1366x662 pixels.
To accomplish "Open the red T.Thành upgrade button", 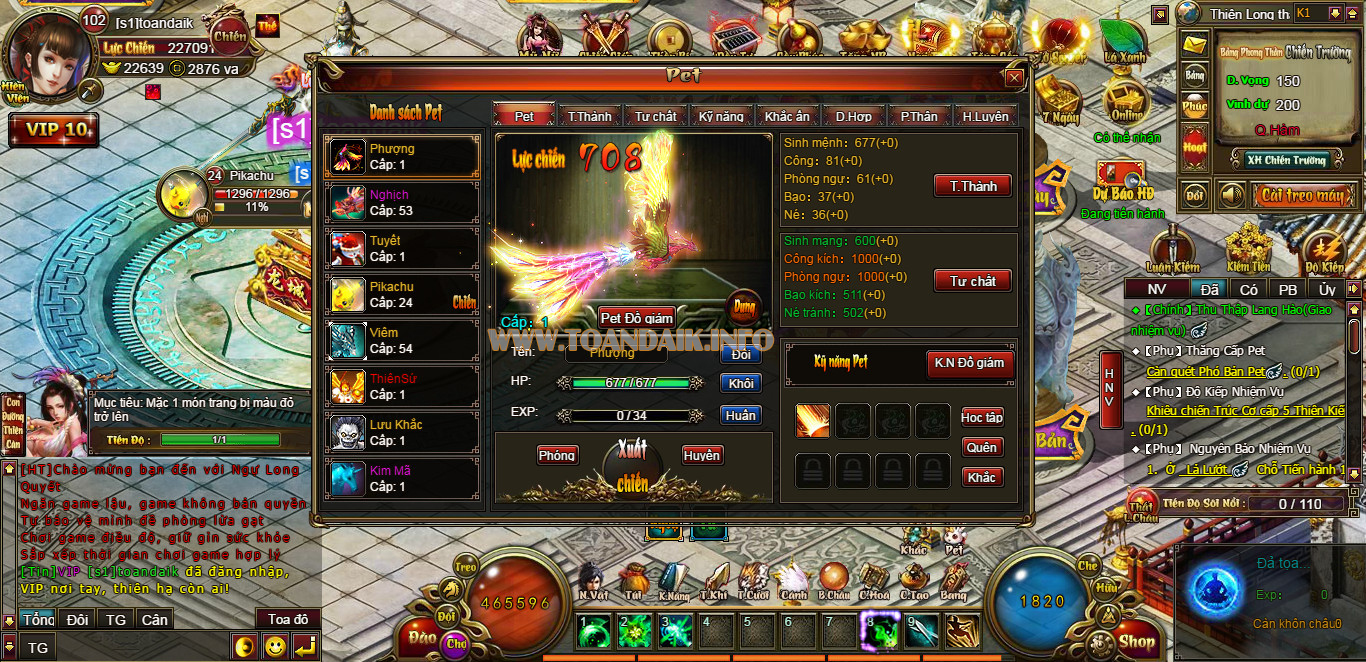I will pos(972,186).
